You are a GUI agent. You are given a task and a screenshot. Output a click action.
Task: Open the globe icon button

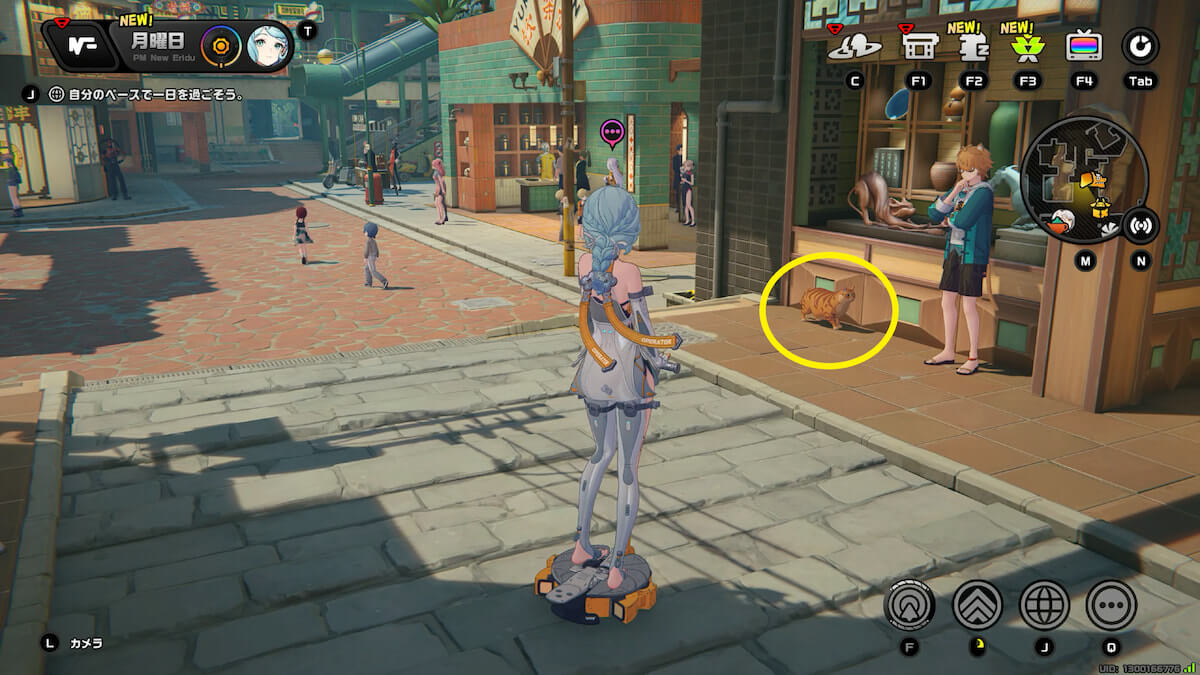1044,604
